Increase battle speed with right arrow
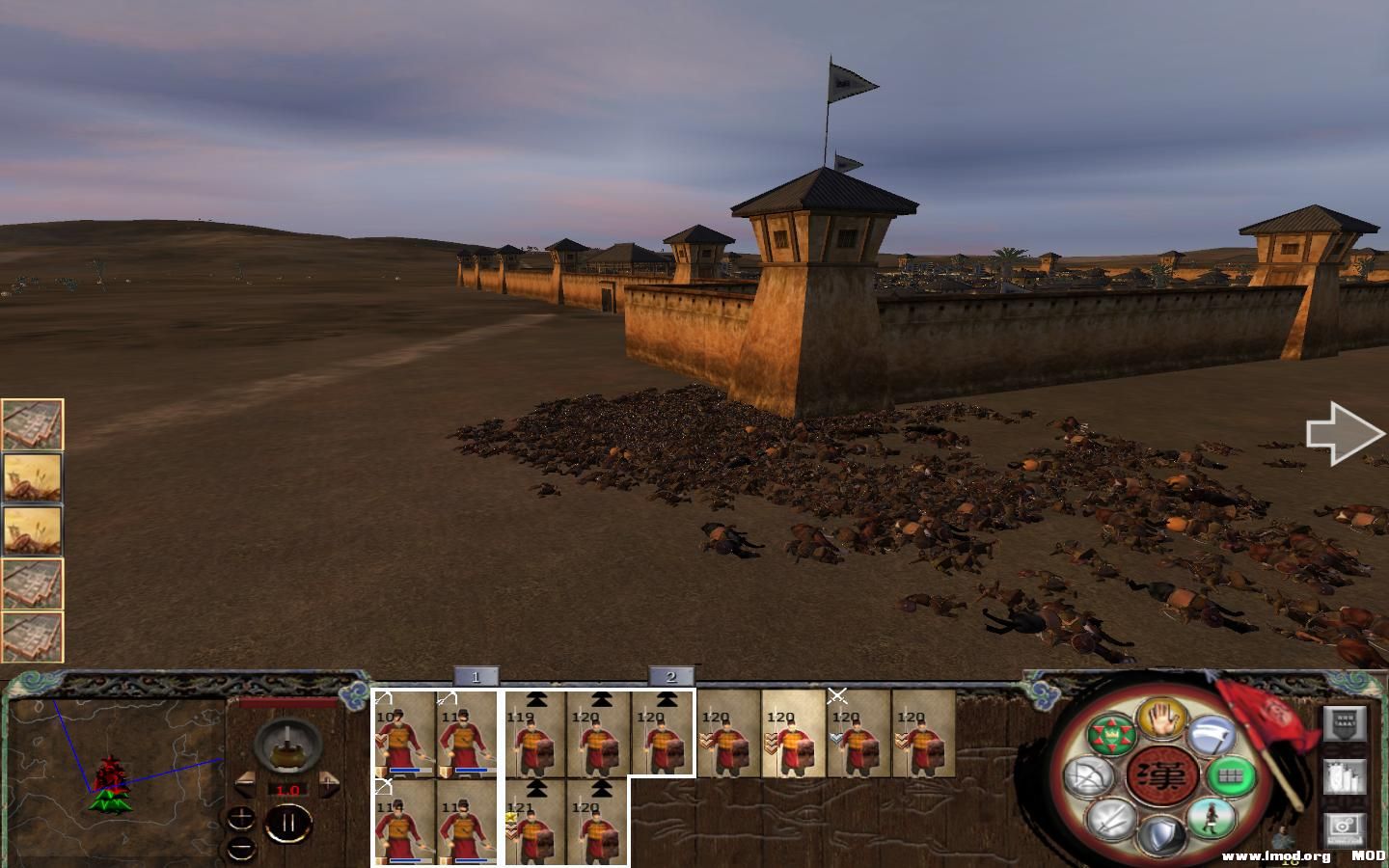The height and width of the screenshot is (868, 1389). [x=329, y=782]
